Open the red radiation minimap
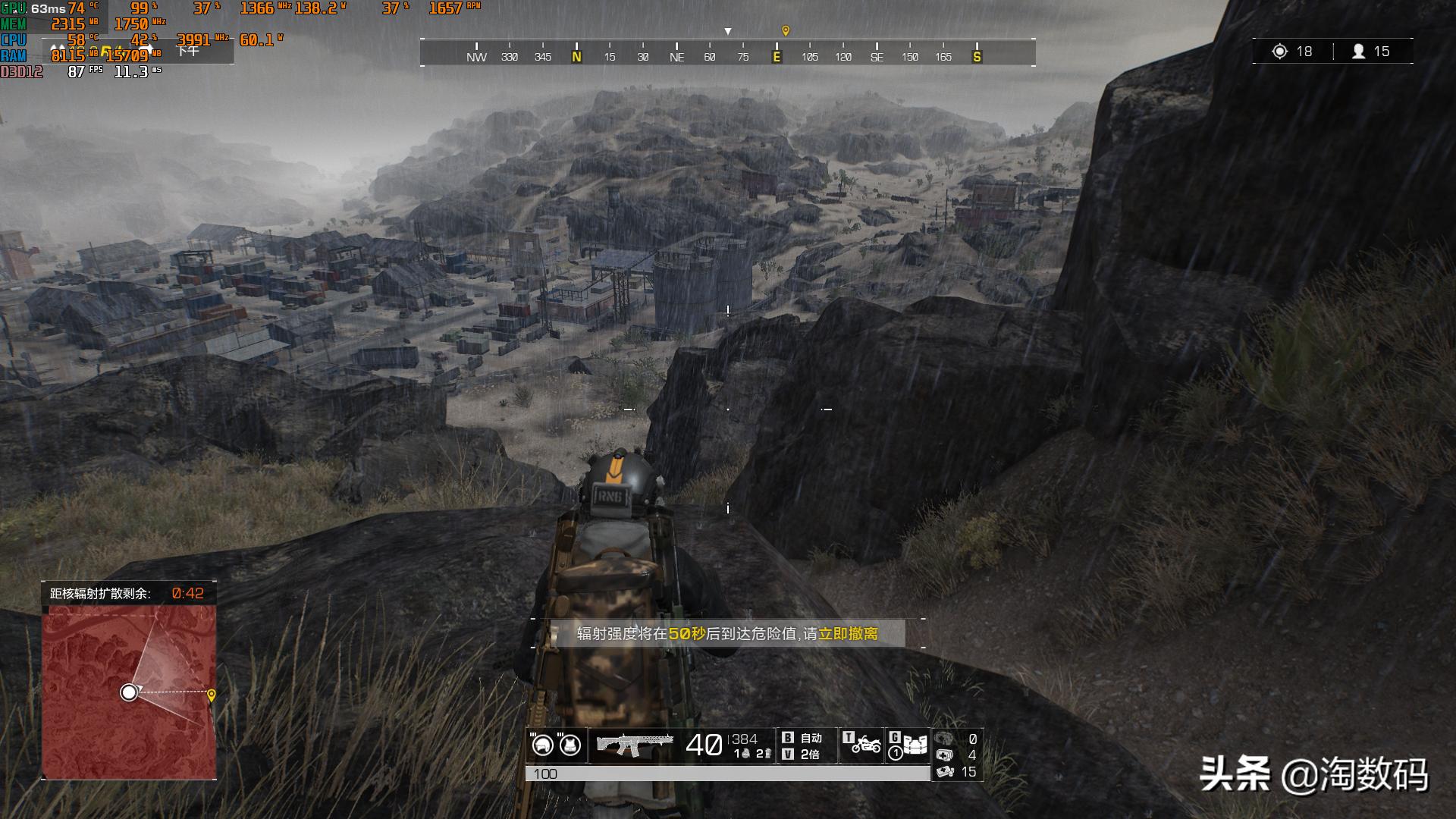The image size is (1456, 819). (x=129, y=692)
